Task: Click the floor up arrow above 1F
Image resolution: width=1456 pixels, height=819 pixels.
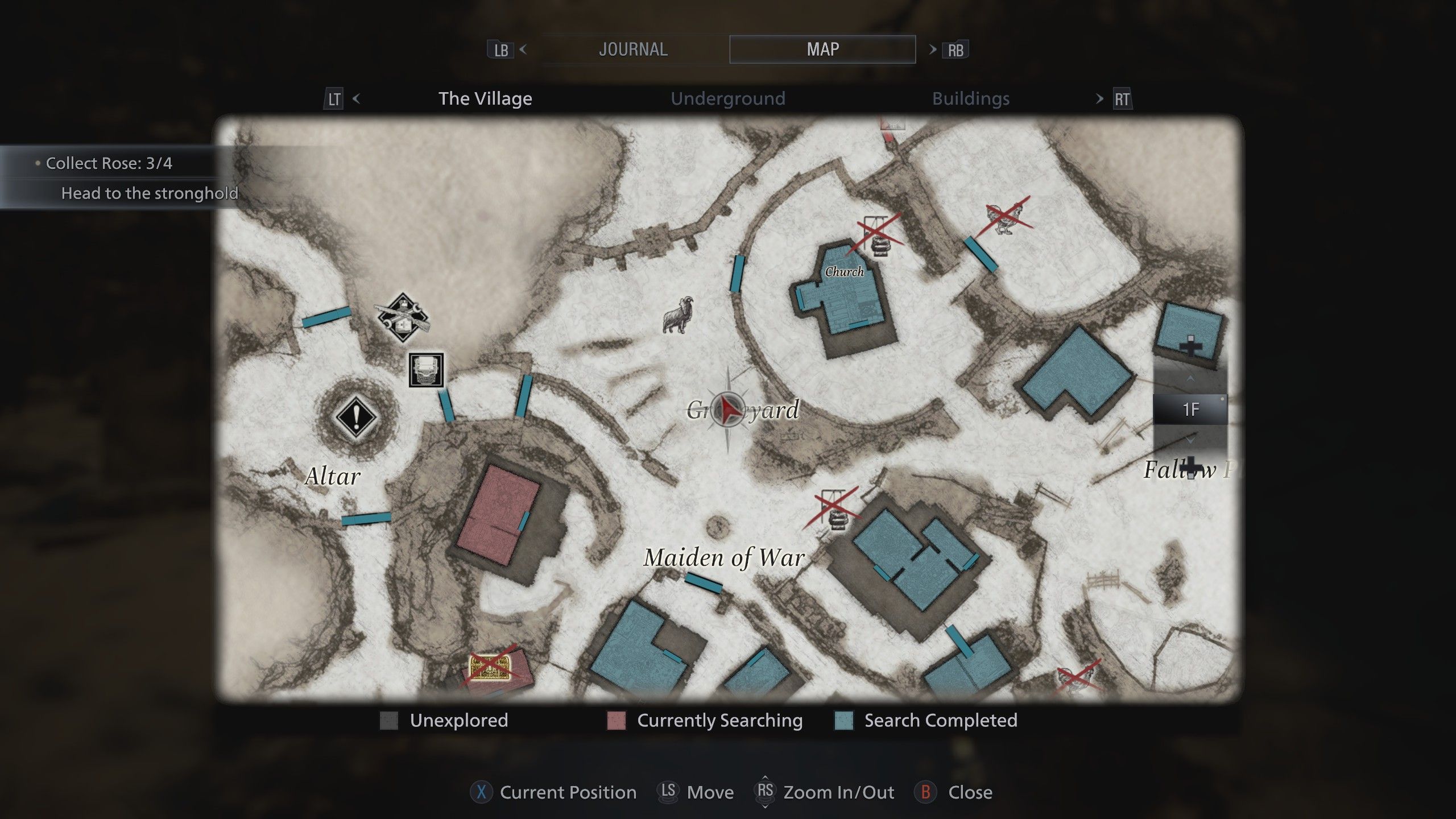Action: (x=1190, y=378)
